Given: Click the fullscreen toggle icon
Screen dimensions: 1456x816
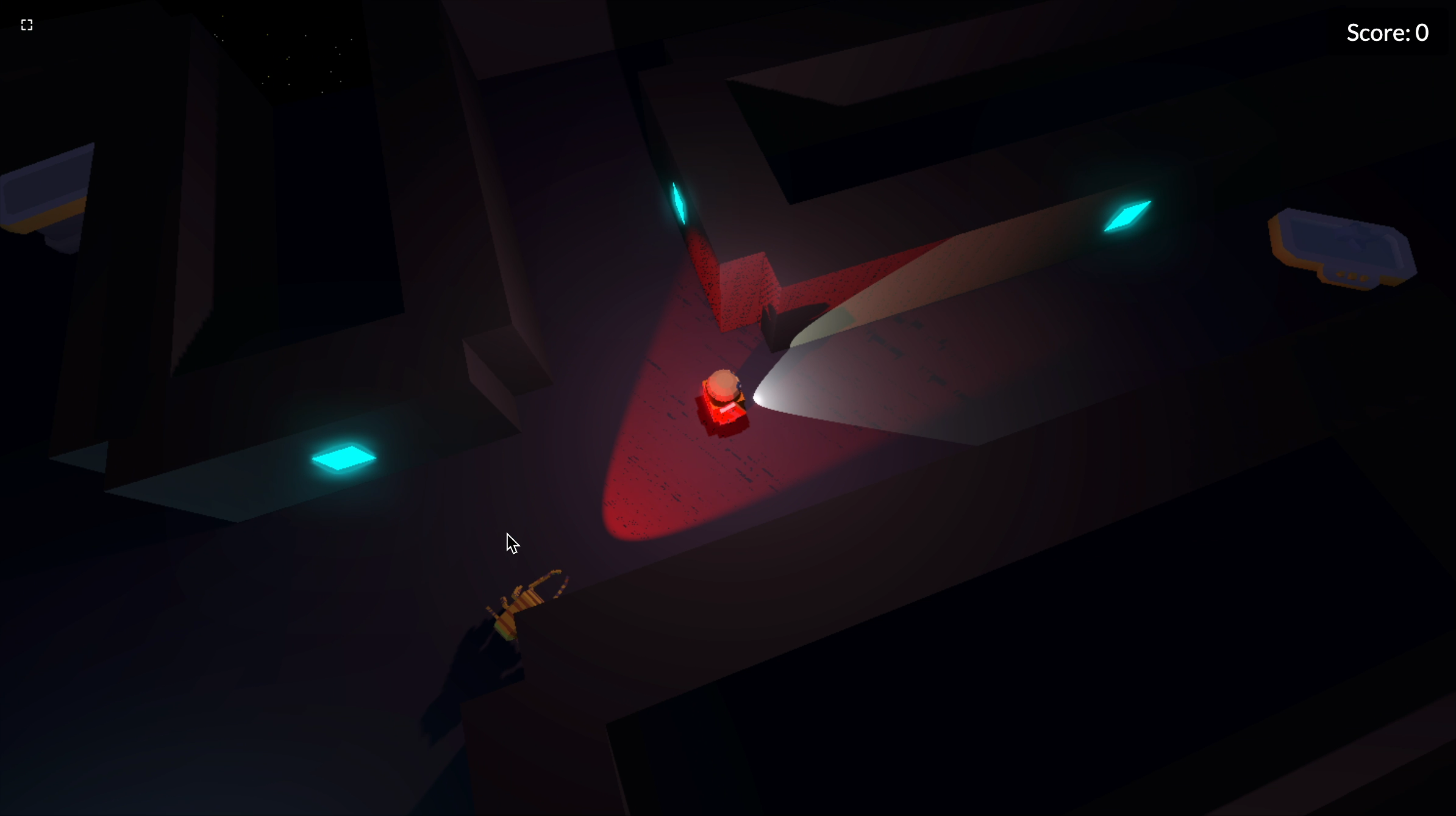Looking at the screenshot, I should tap(26, 24).
